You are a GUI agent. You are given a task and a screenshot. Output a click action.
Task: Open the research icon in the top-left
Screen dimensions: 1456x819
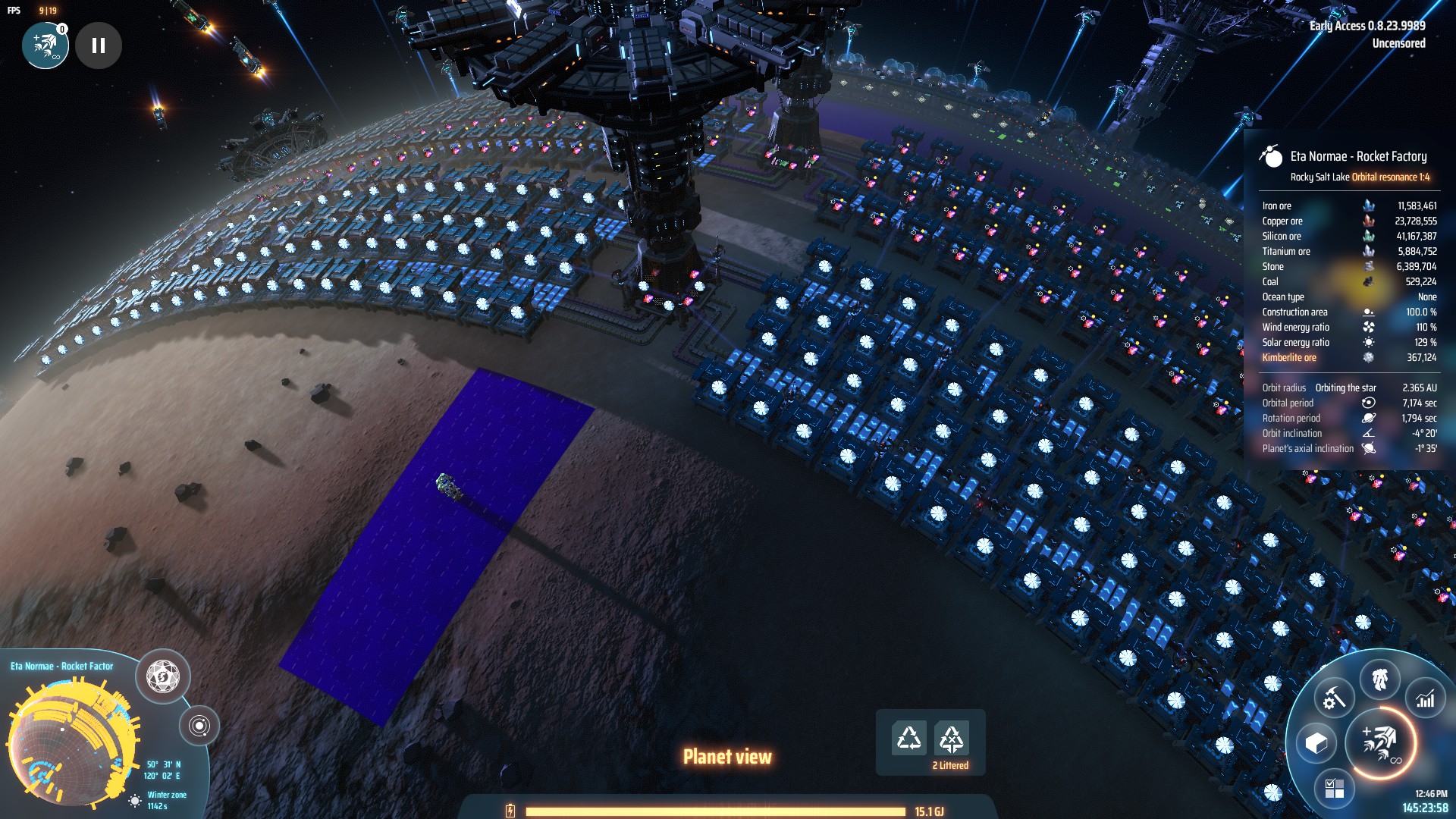[x=45, y=45]
